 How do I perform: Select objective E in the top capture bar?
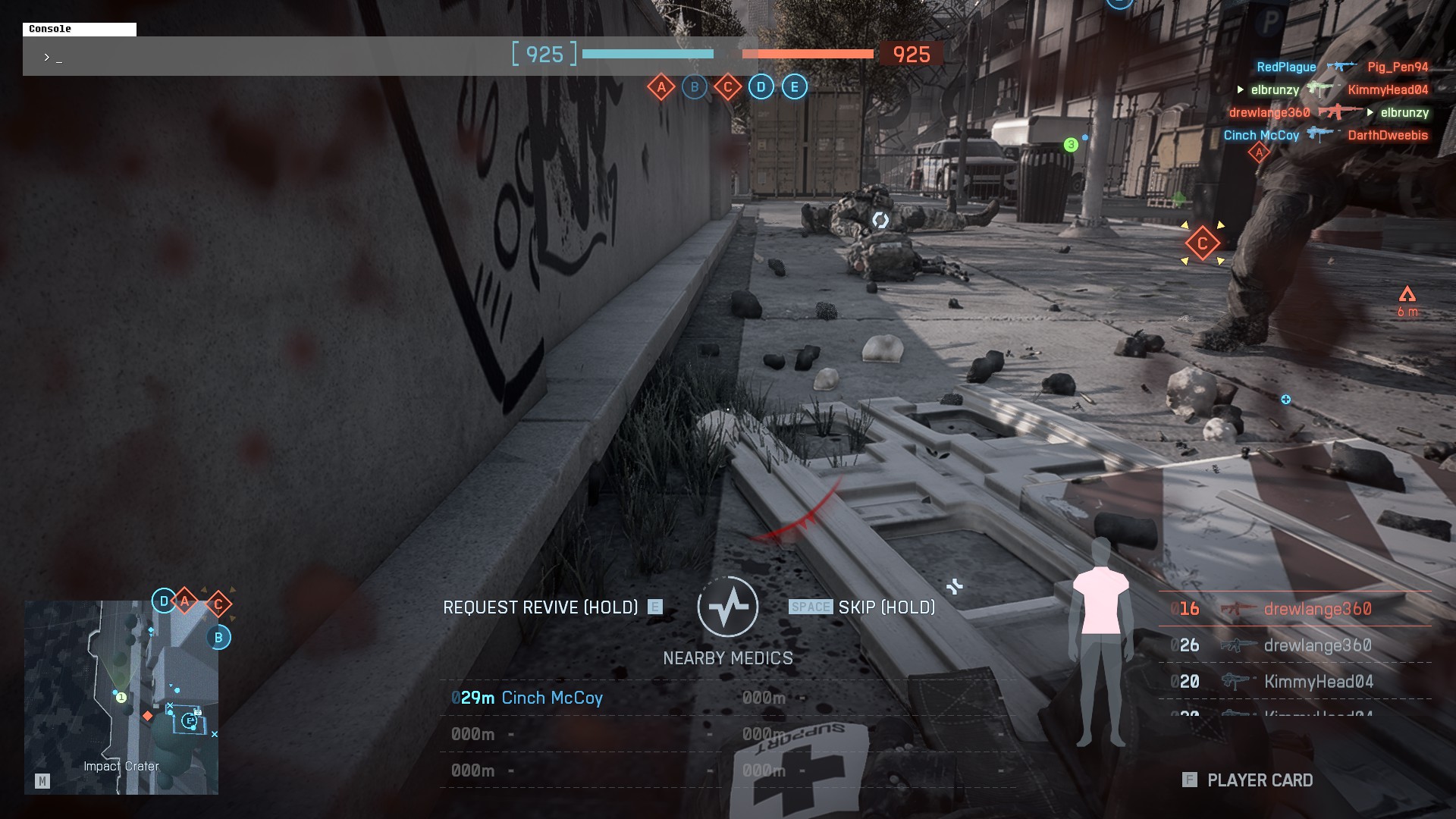(x=795, y=87)
